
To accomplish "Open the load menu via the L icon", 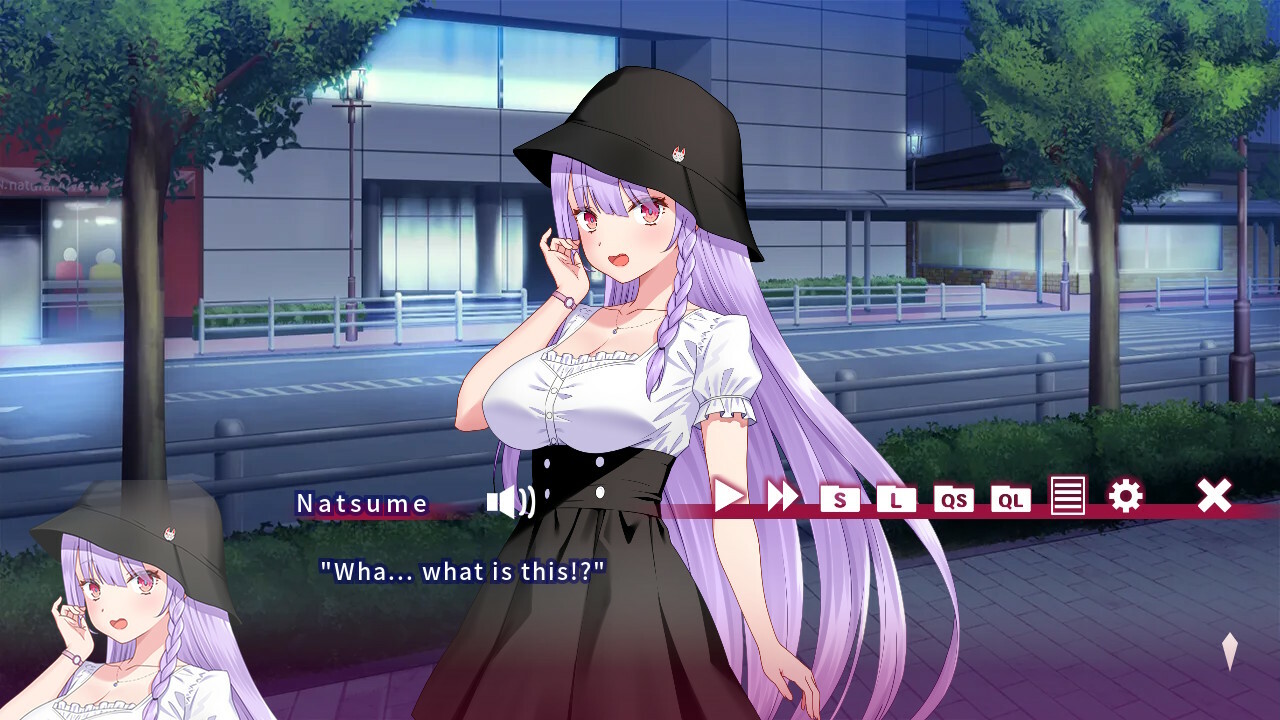I will (x=897, y=499).
